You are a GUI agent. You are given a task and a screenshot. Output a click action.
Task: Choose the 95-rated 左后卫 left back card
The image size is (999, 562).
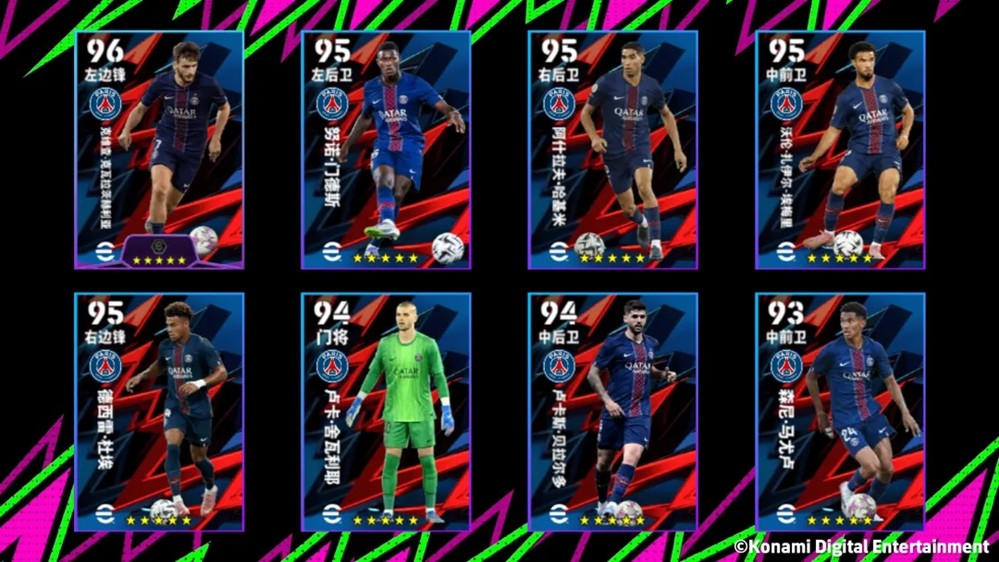coord(386,150)
